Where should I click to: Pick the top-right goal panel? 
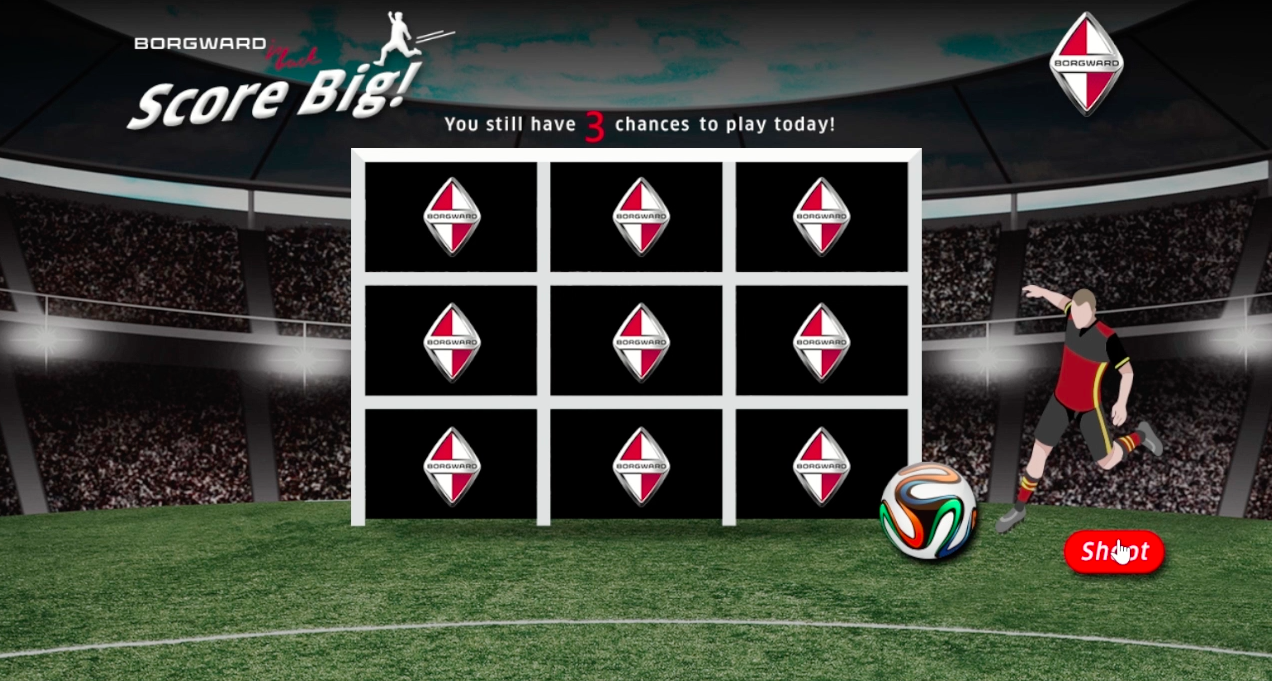[821, 216]
